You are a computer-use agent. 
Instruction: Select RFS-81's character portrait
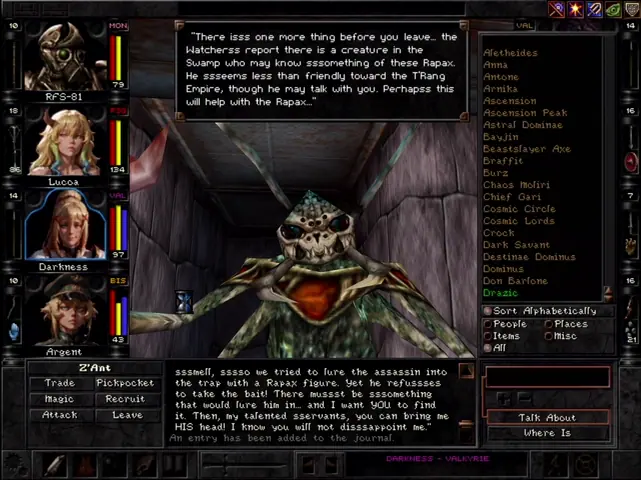pos(64,56)
